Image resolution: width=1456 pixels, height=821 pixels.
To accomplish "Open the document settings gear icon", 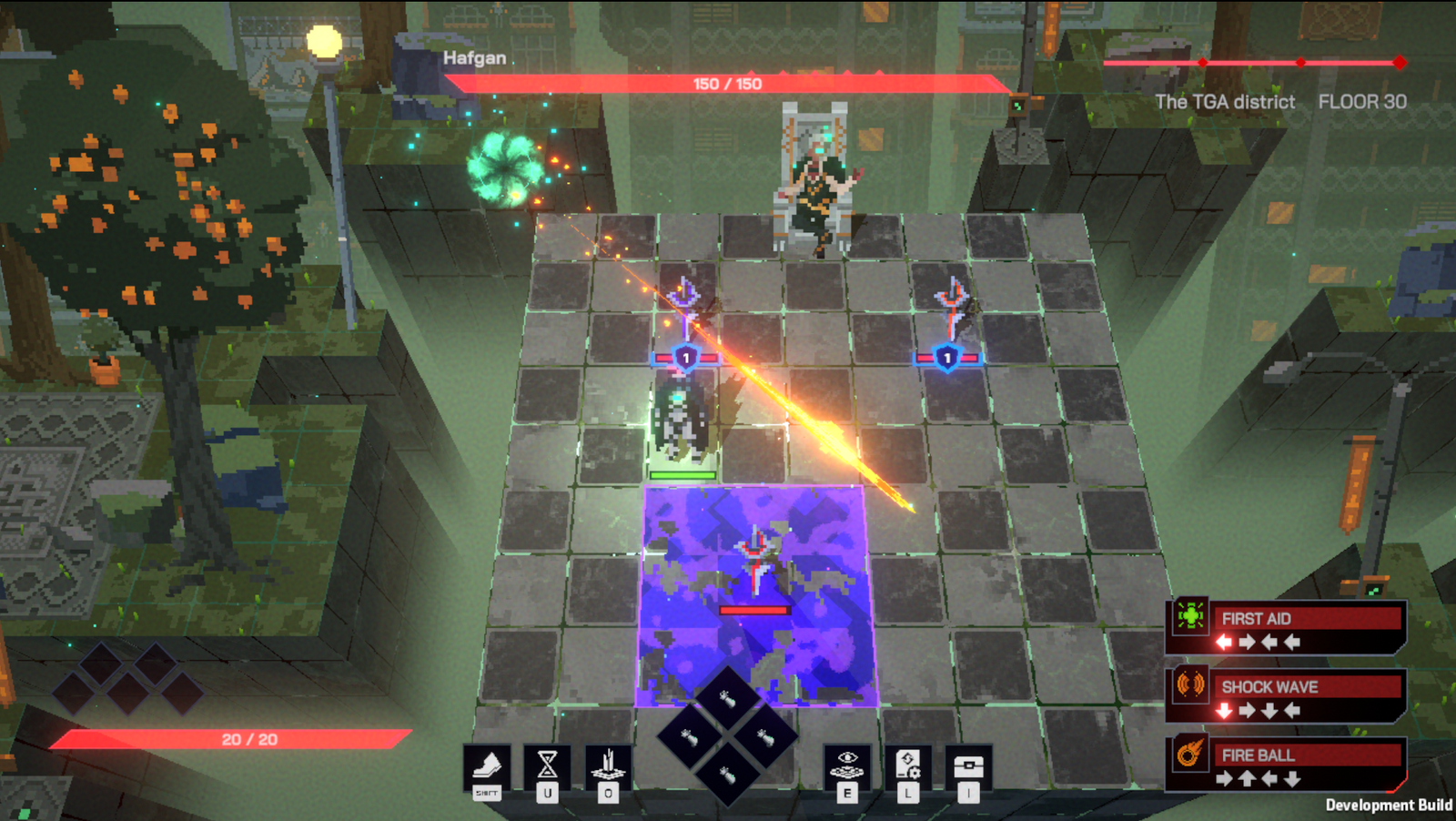I will (x=907, y=766).
